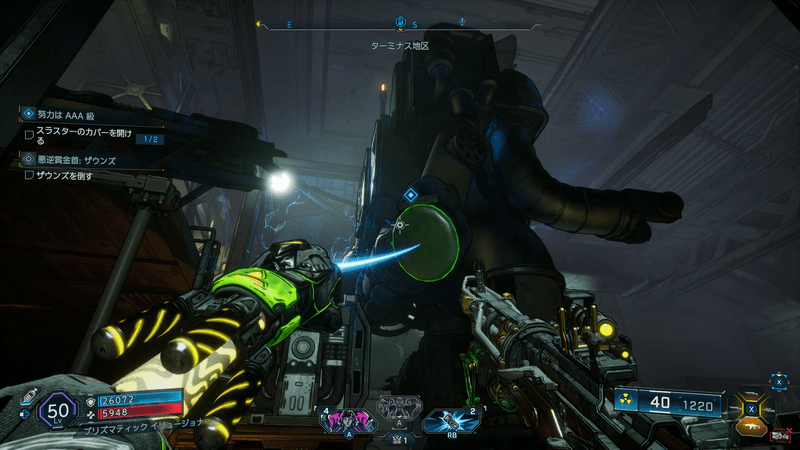
Task: Click the compass bar at the top
Action: [x=400, y=24]
